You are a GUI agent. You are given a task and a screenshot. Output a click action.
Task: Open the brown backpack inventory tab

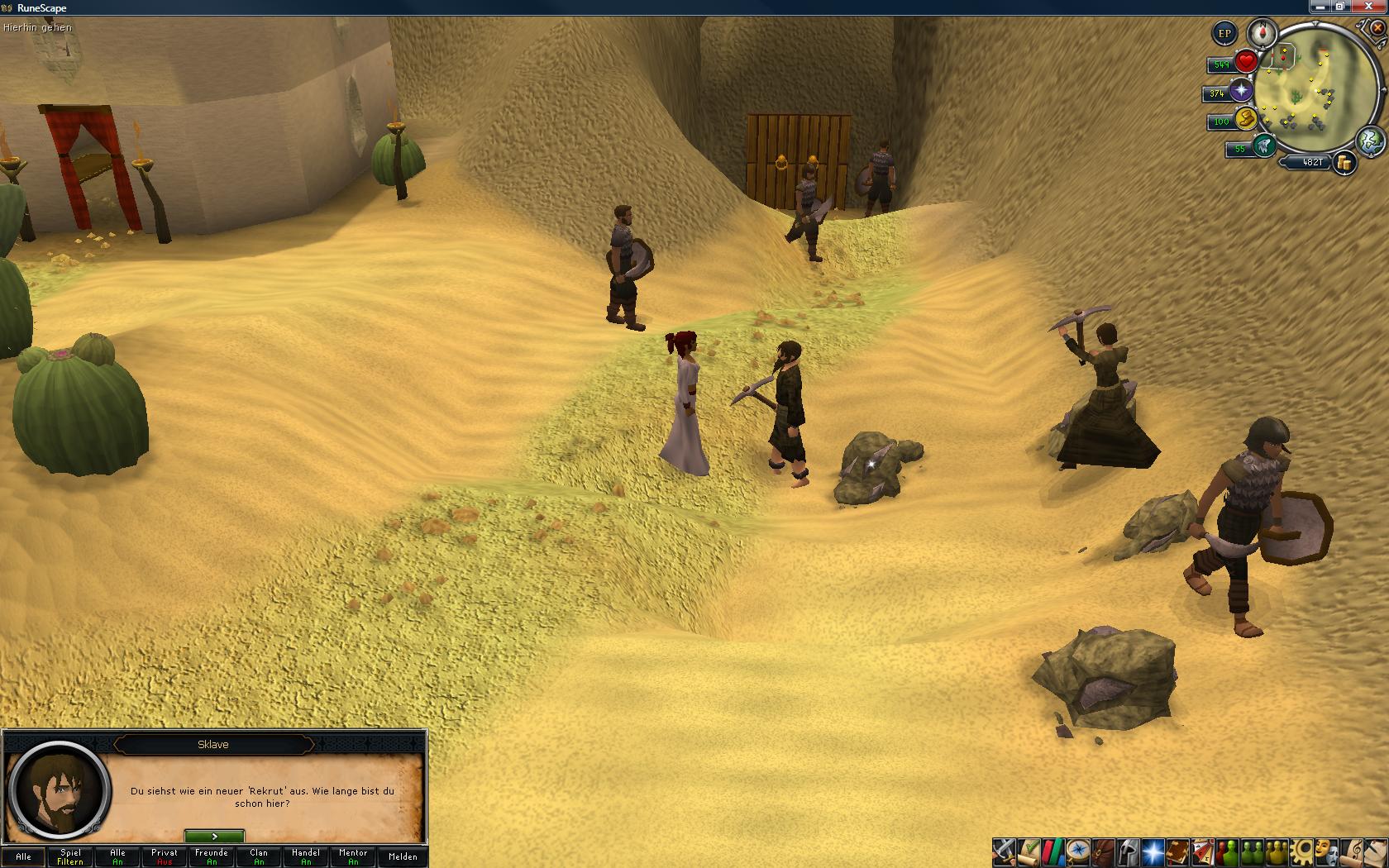click(1102, 851)
